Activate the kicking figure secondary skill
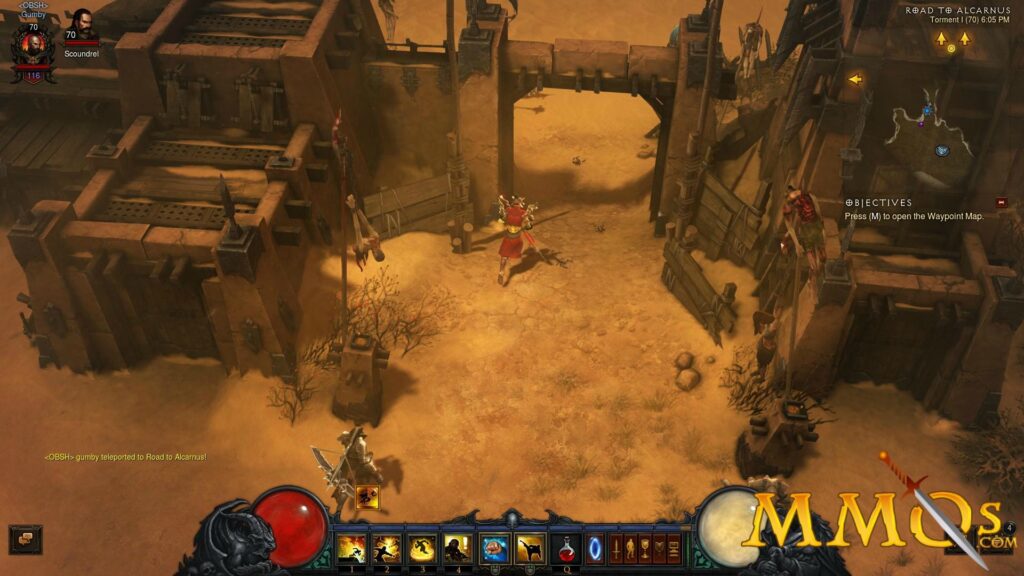 [529, 548]
